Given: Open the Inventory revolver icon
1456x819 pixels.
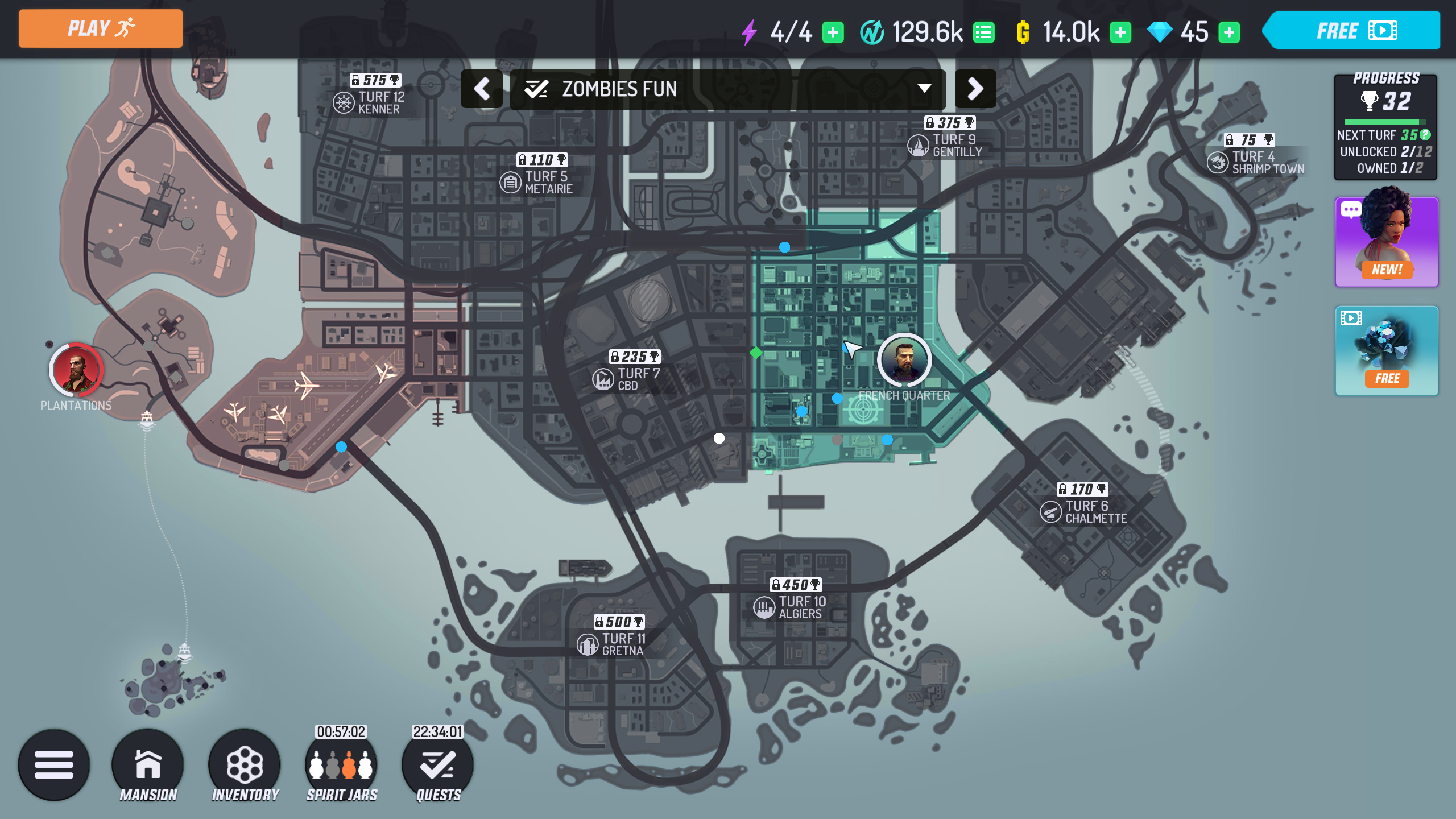Looking at the screenshot, I should (245, 765).
